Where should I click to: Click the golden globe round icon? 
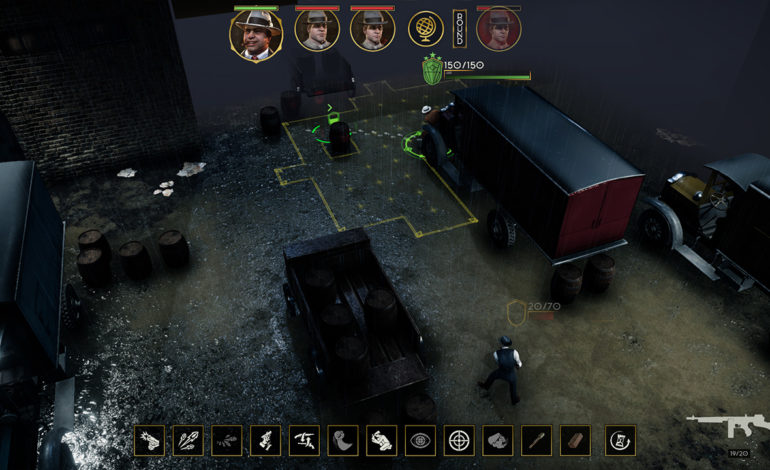[426, 29]
